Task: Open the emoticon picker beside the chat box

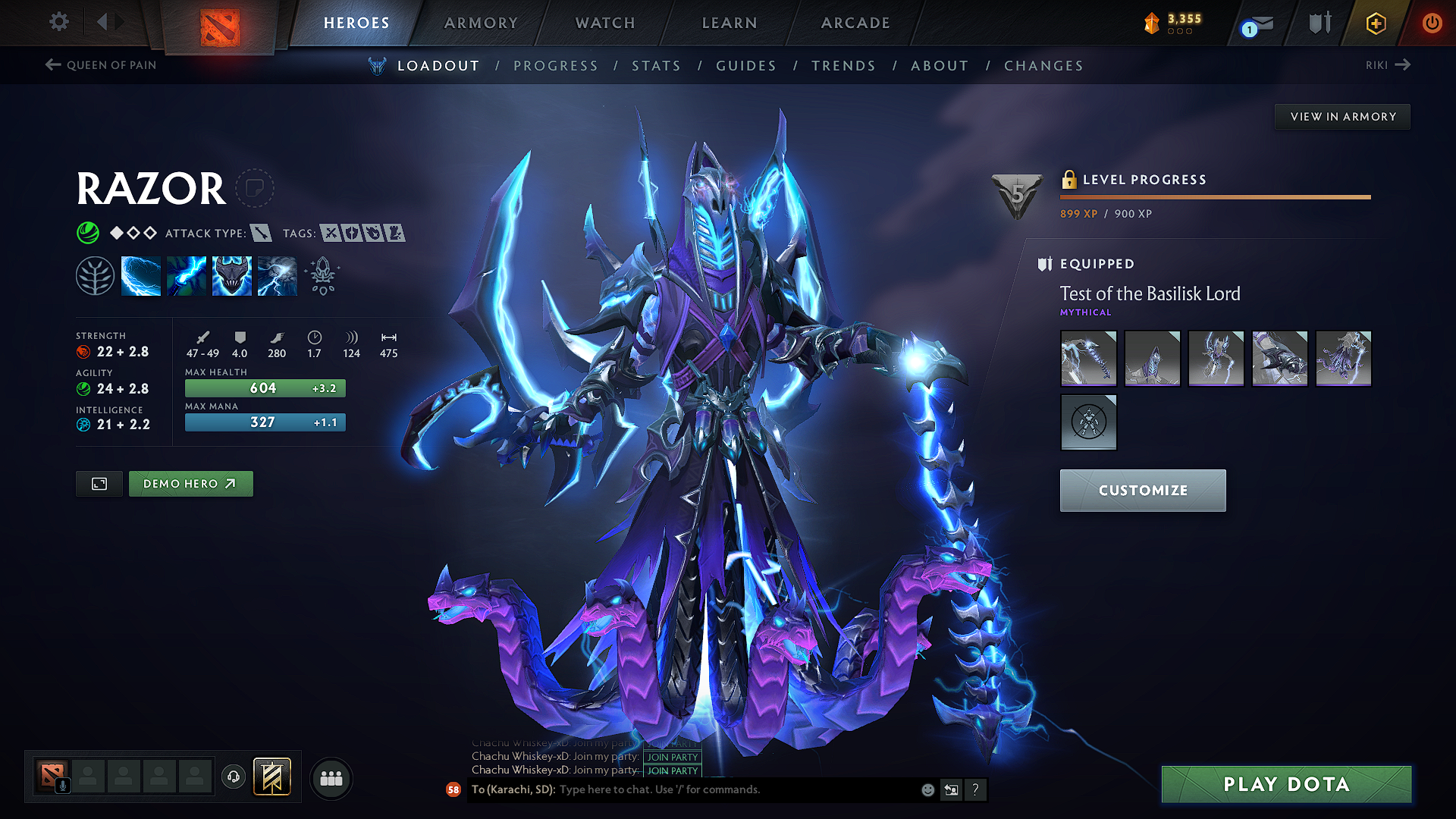Action: [927, 789]
